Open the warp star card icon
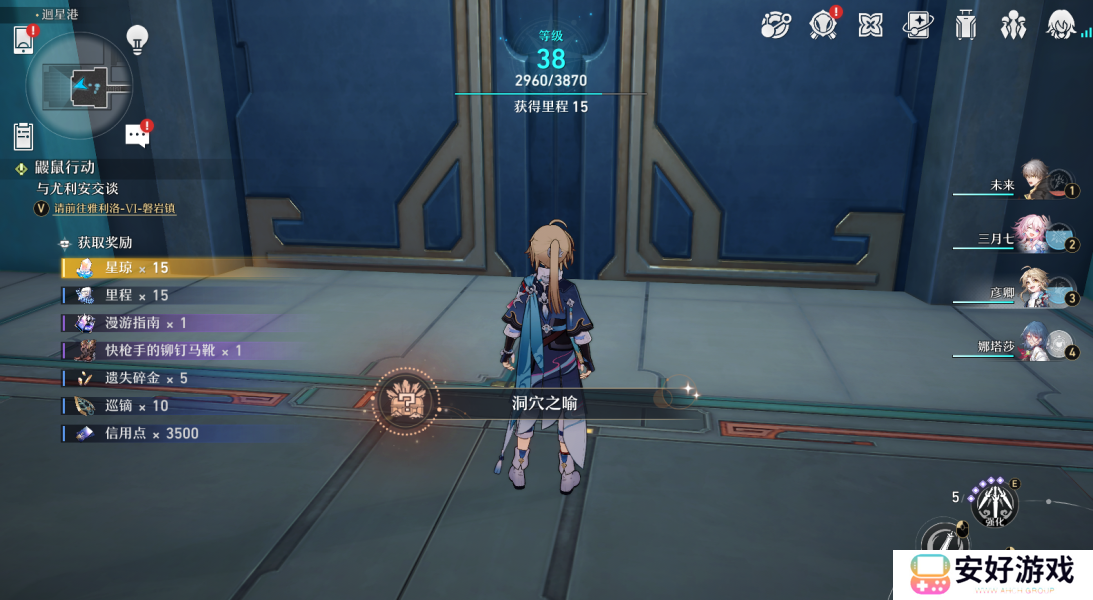This screenshot has height=600, width=1093. (918, 25)
